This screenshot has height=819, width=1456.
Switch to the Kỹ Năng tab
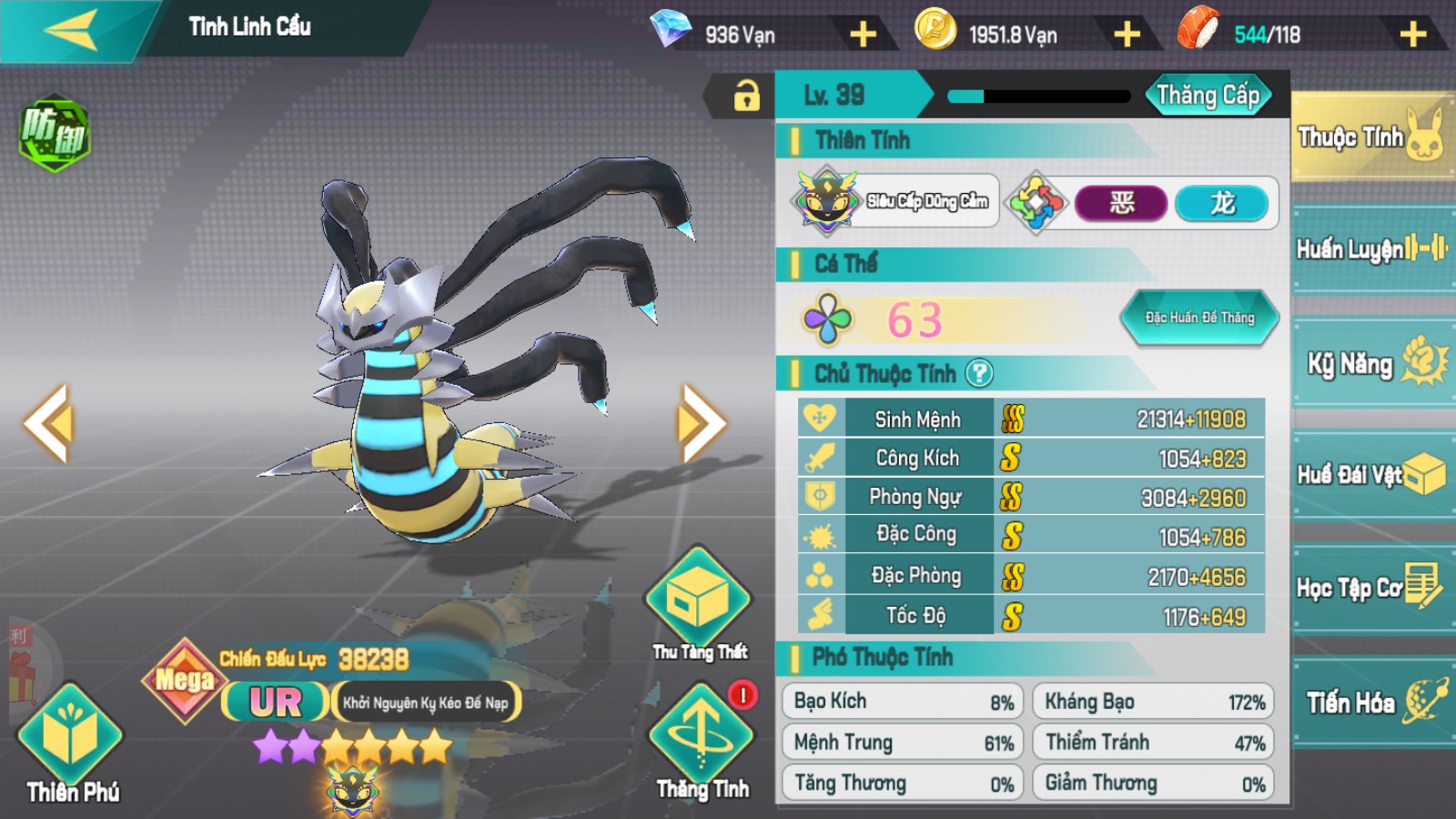(x=1371, y=363)
